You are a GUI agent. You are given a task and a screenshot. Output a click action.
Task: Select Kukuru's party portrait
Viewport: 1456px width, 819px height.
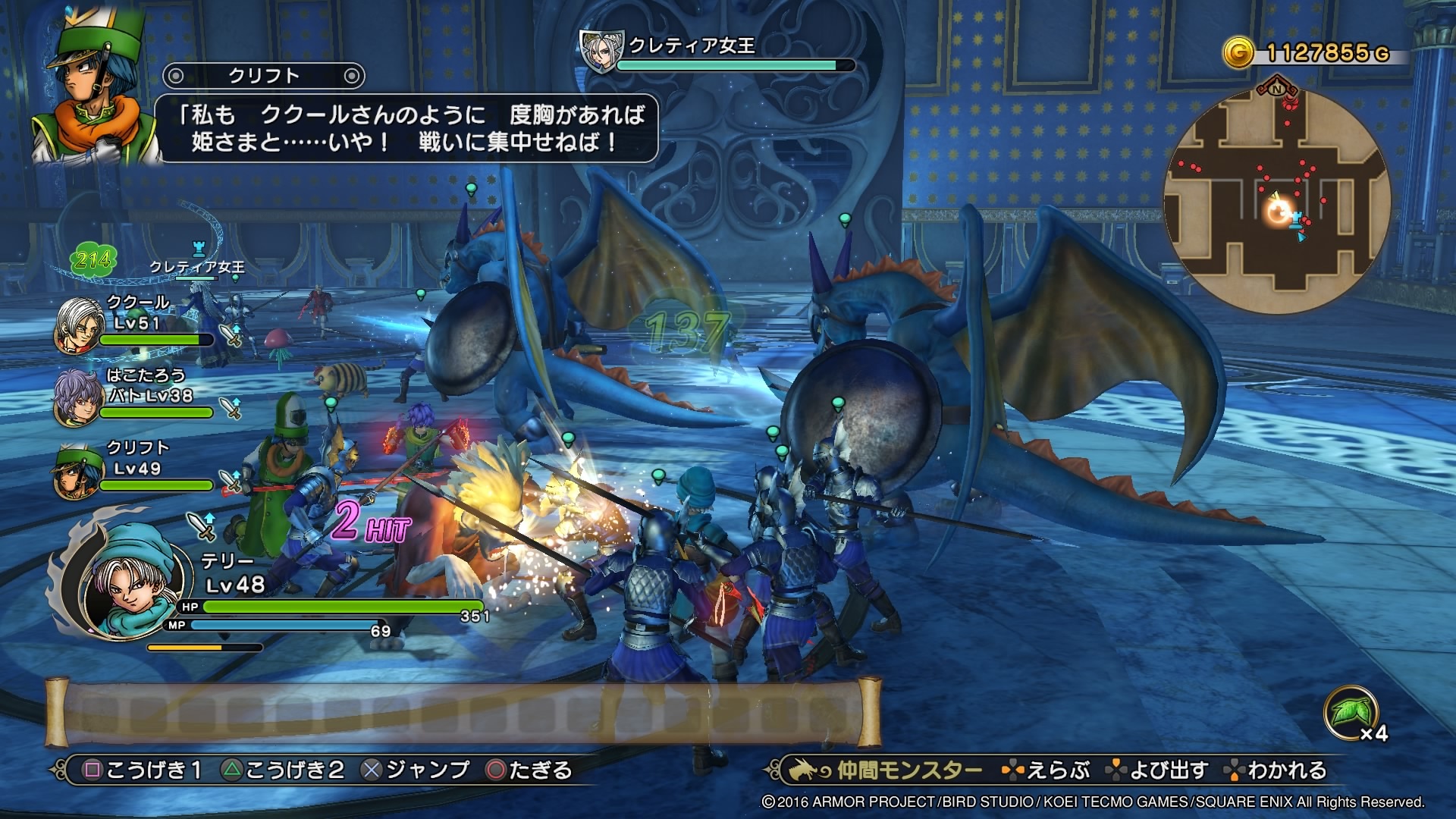(79, 325)
